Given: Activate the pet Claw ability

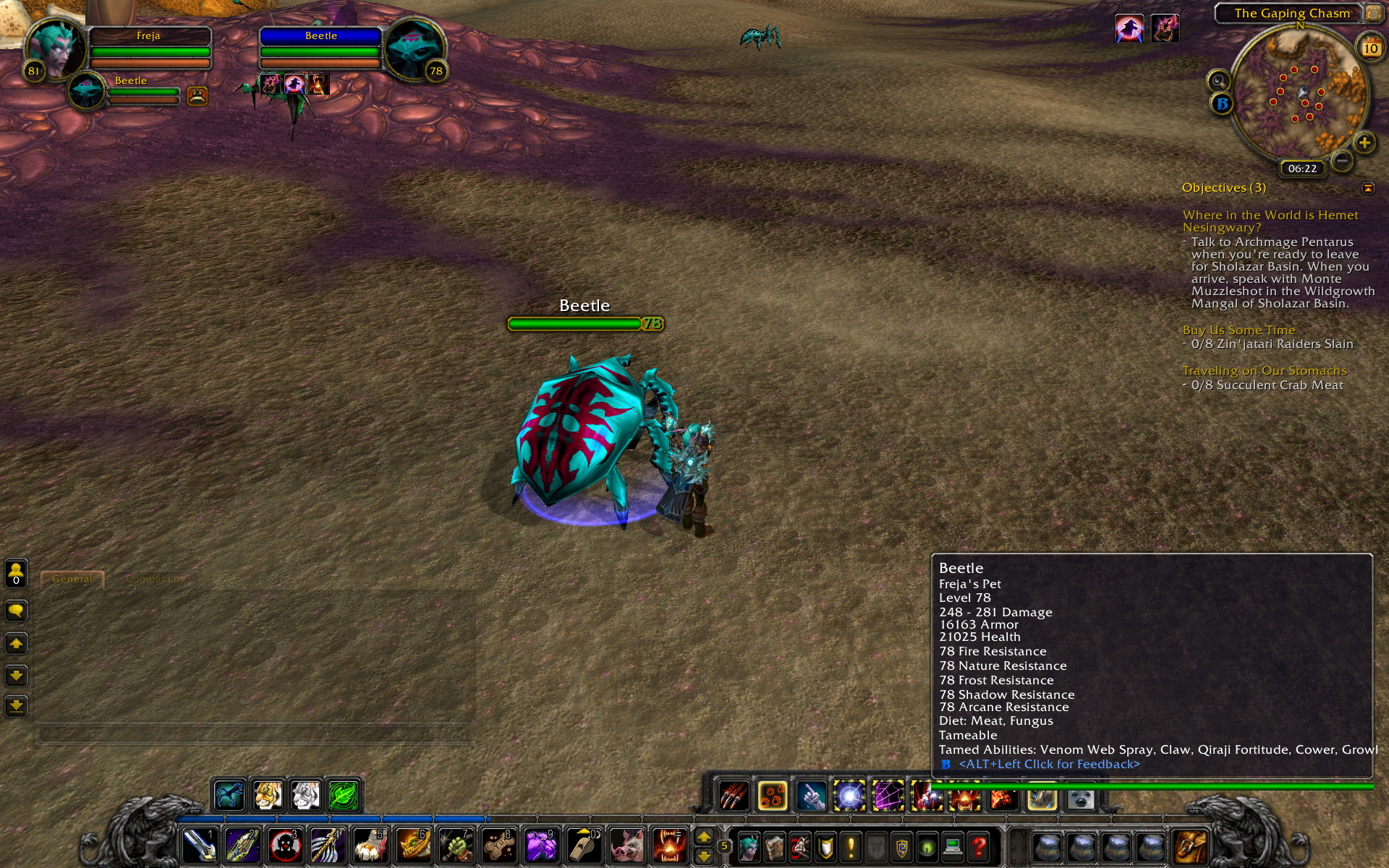Looking at the screenshot, I should (734, 797).
